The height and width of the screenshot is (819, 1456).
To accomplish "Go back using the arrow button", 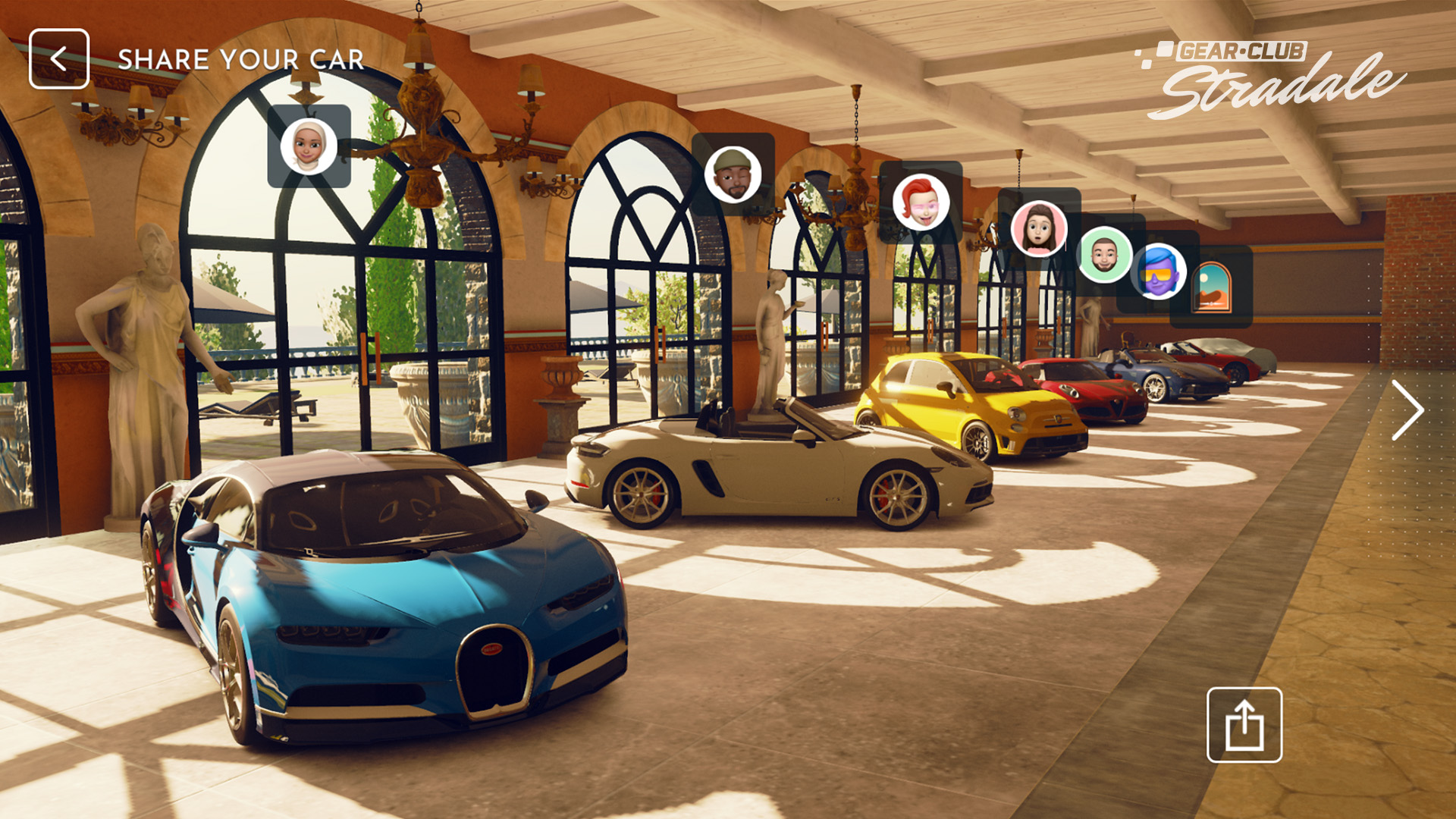I will tap(59, 59).
